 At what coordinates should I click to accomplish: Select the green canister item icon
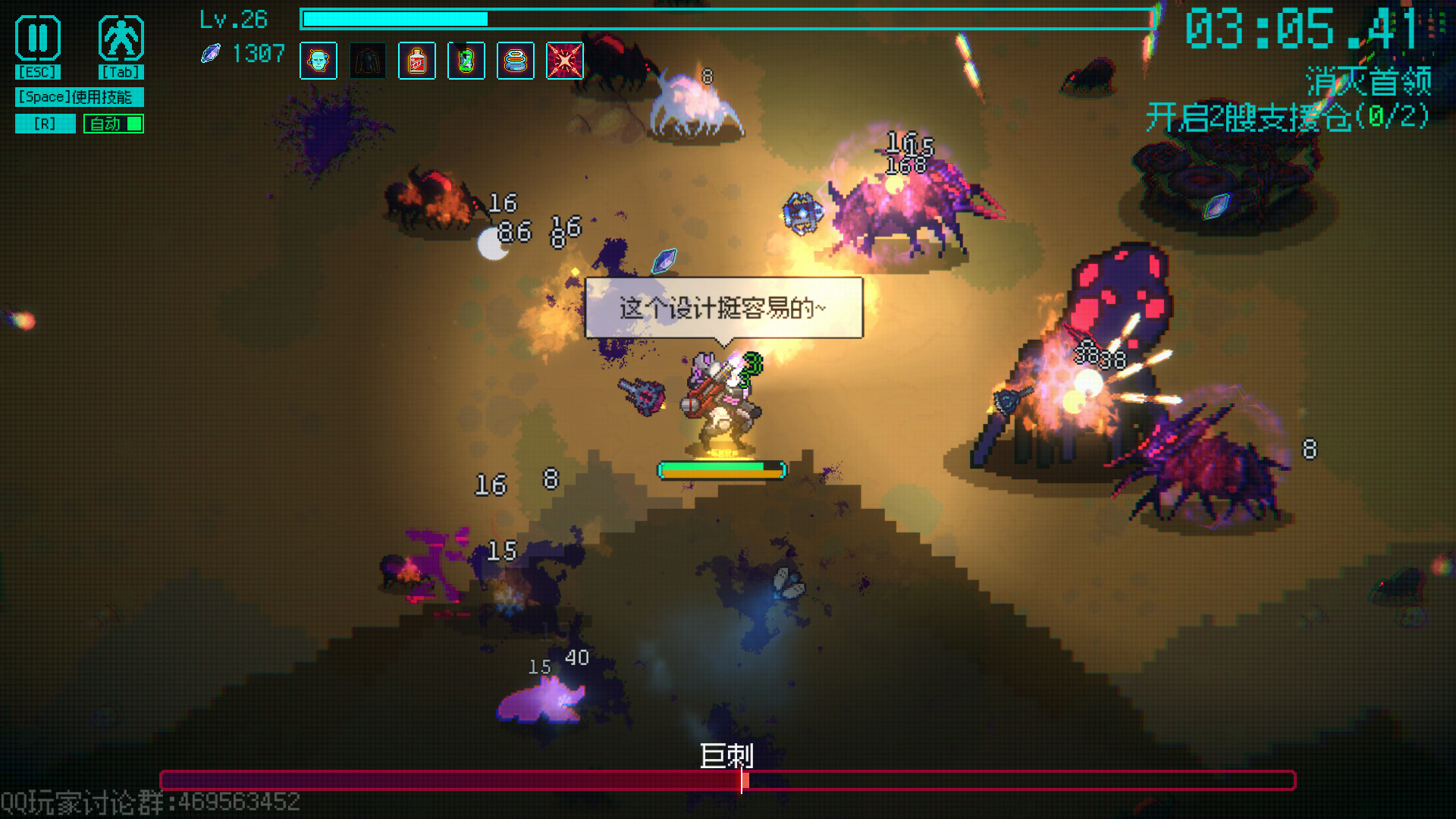[x=466, y=61]
